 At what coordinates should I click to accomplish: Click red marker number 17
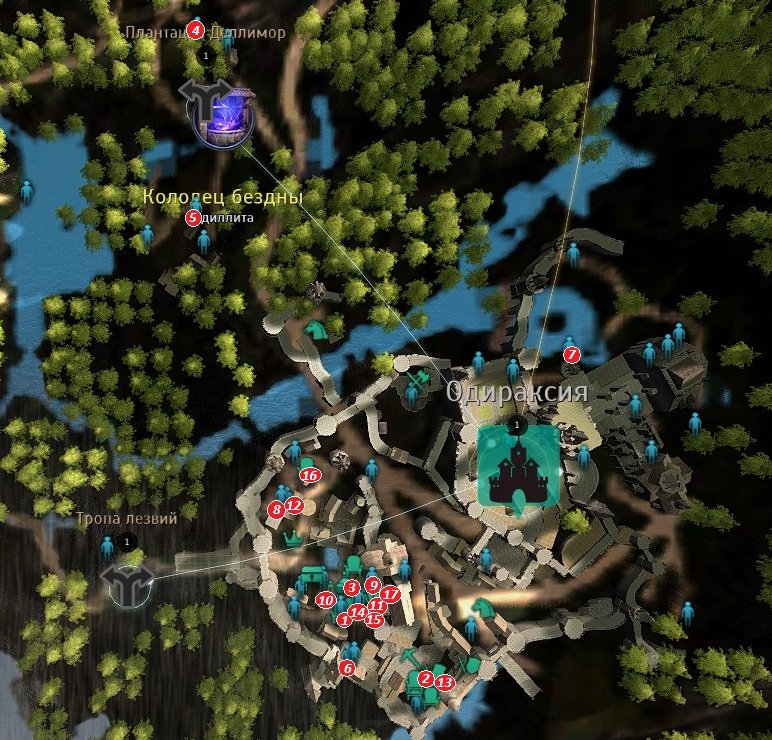390,594
